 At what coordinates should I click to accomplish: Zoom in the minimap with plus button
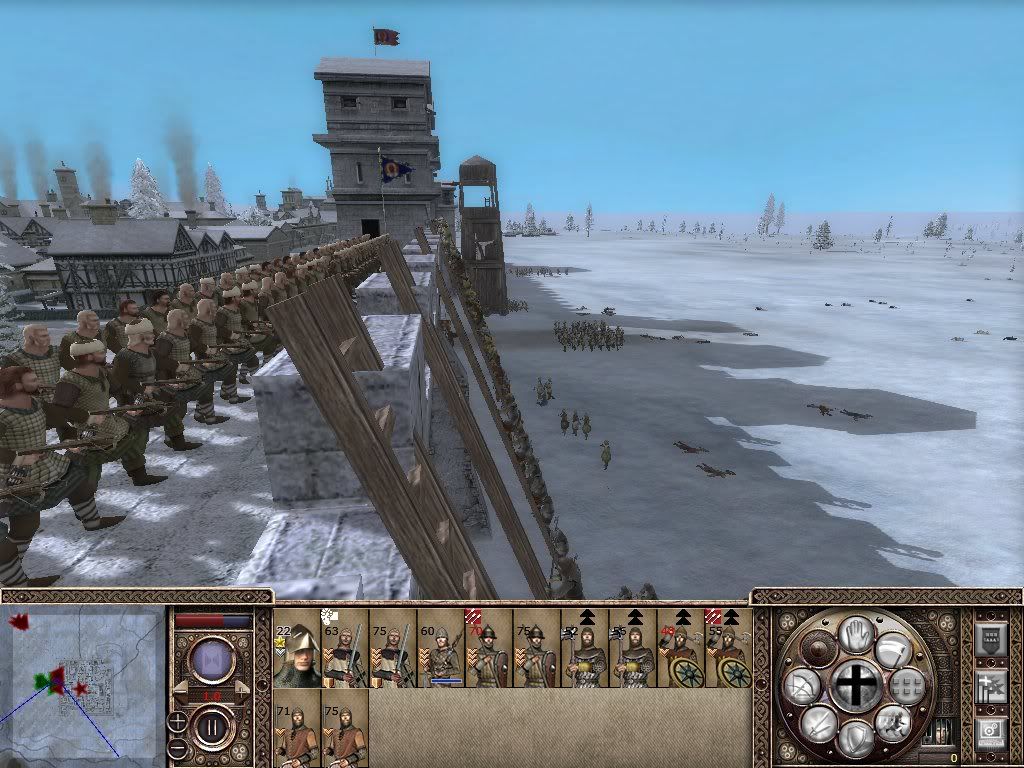click(177, 721)
